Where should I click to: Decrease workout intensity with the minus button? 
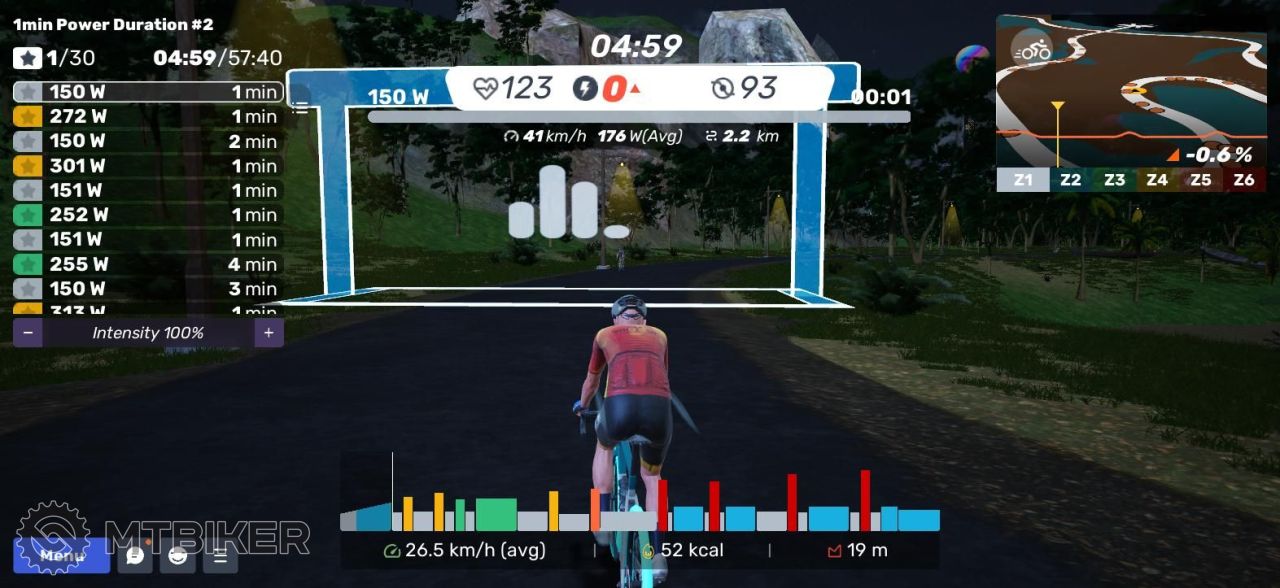pyautogui.click(x=28, y=333)
